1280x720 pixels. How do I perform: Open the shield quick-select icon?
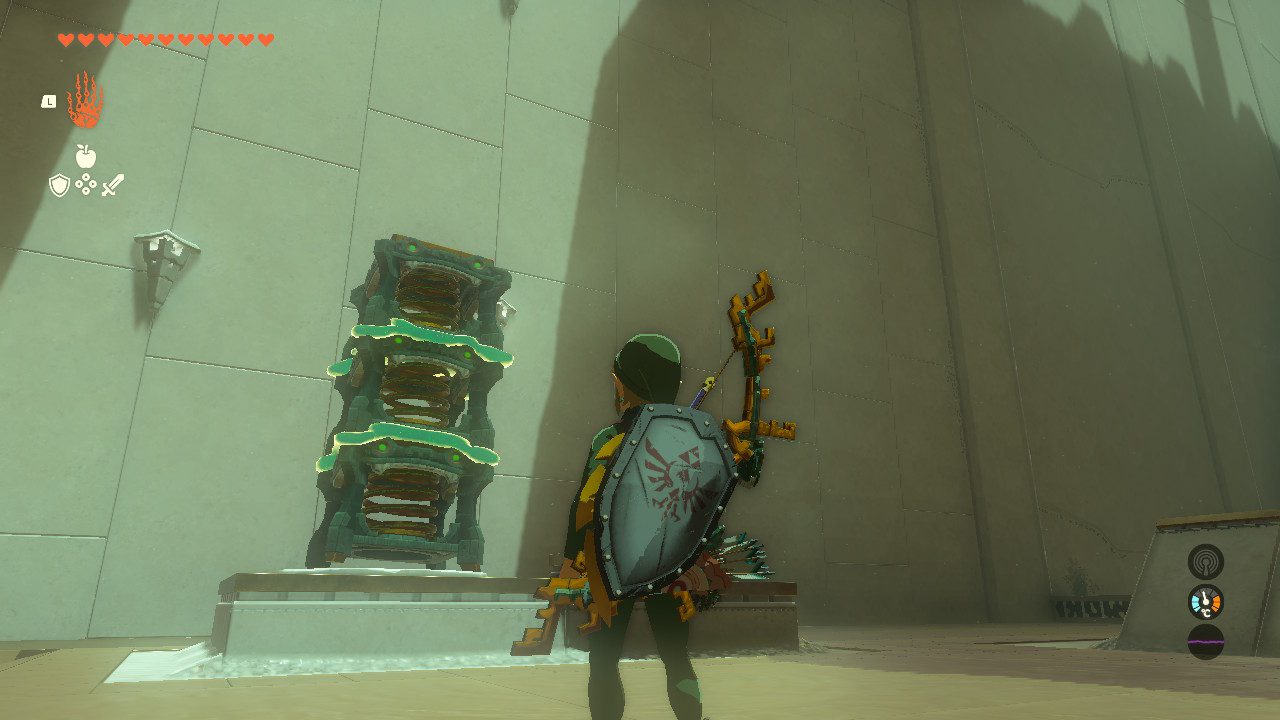tap(59, 185)
